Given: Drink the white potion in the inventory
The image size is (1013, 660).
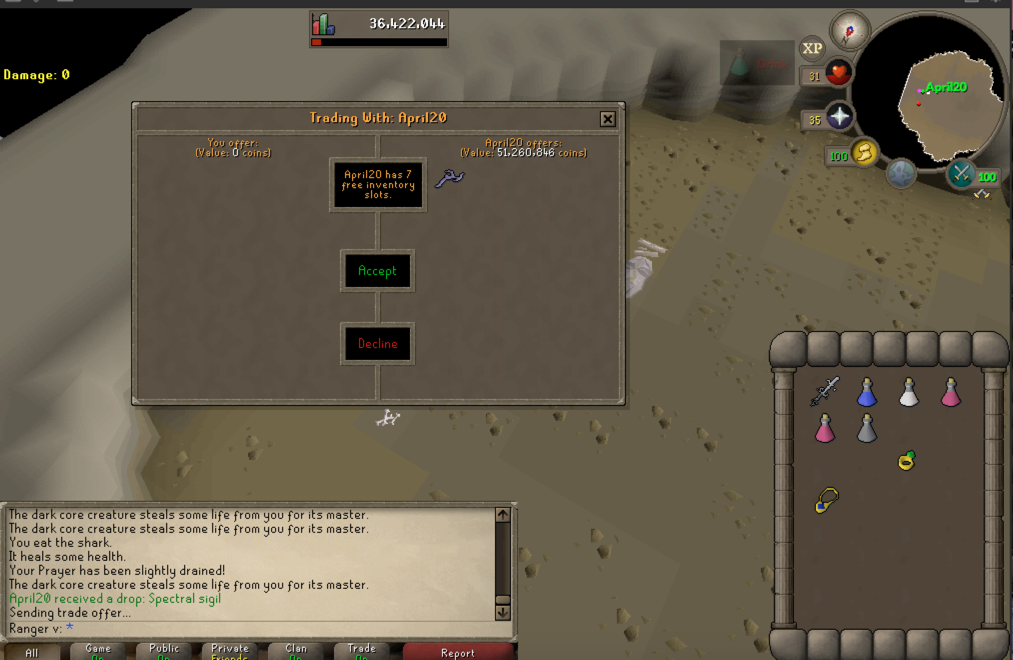Looking at the screenshot, I should 908,393.
